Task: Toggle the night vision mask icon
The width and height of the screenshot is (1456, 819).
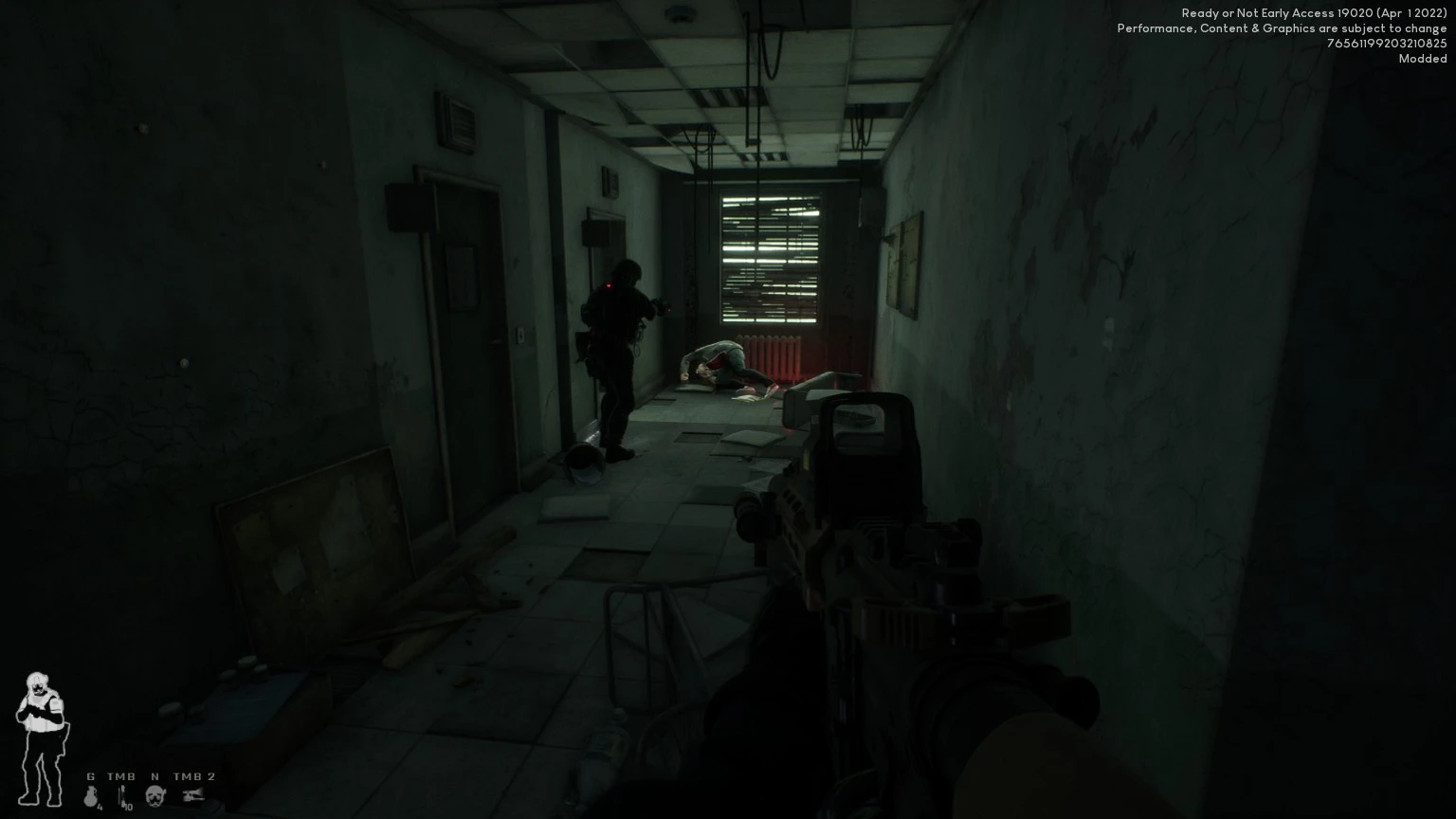Action: (155, 795)
